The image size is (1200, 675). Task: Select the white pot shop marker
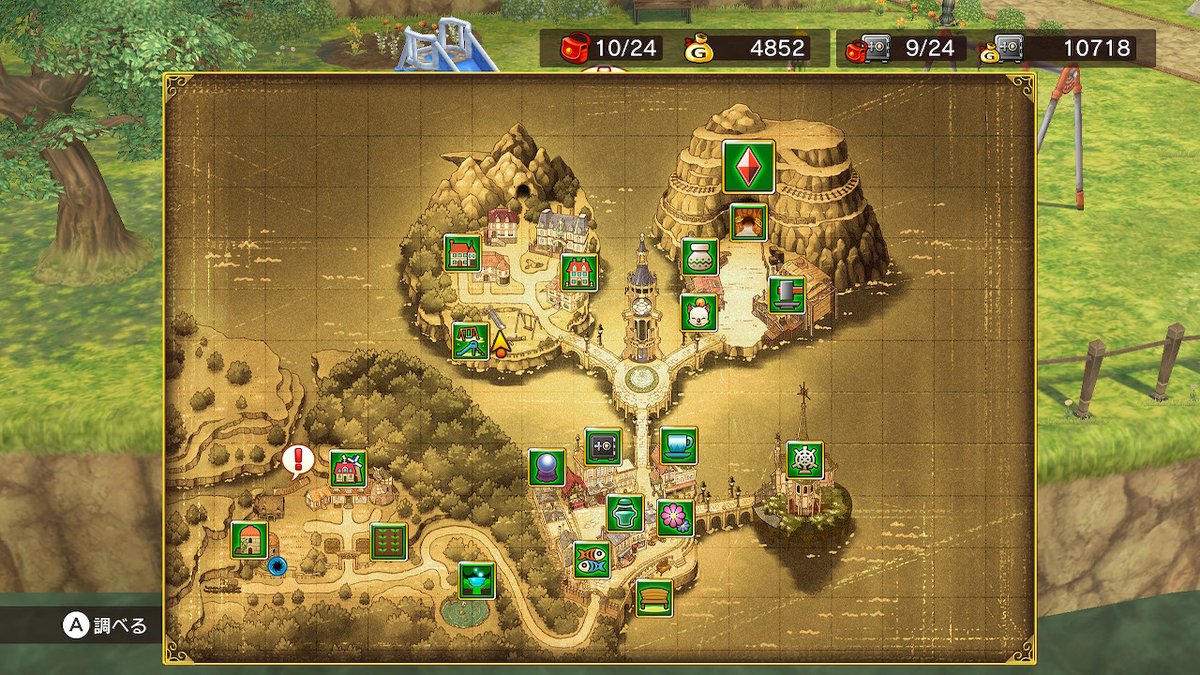point(700,257)
